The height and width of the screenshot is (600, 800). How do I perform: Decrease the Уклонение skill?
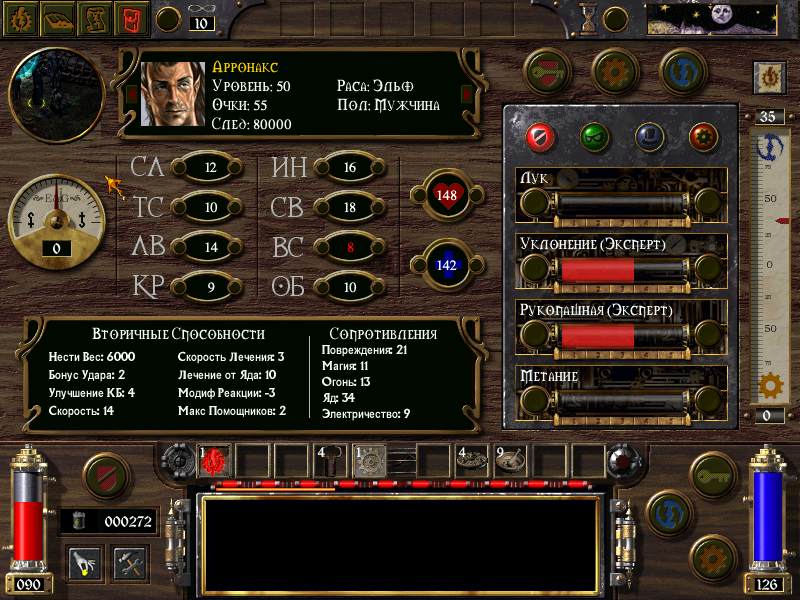[534, 269]
